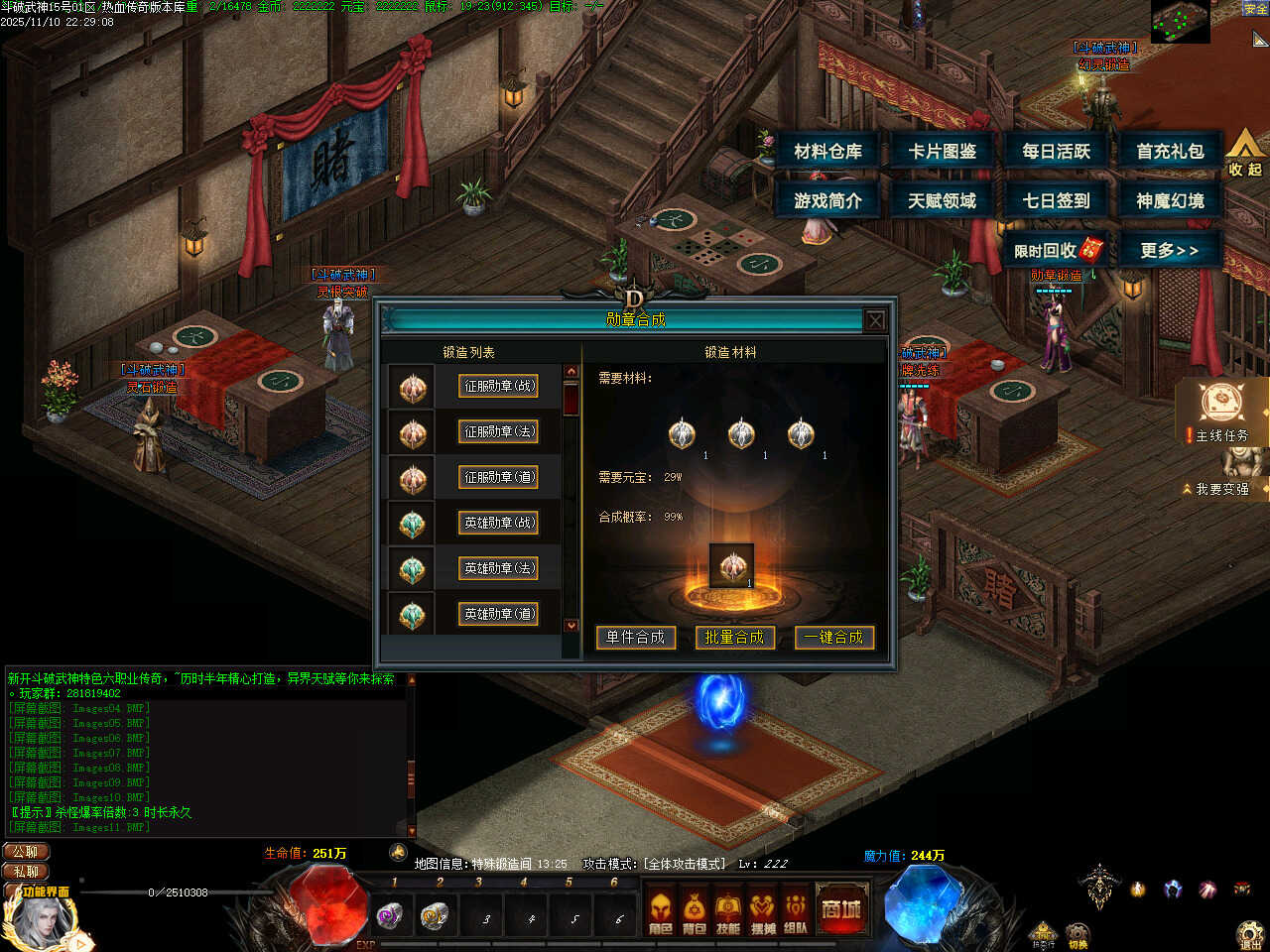The height and width of the screenshot is (952, 1270).
Task: Close the 勋章合成 window
Action: tap(875, 320)
